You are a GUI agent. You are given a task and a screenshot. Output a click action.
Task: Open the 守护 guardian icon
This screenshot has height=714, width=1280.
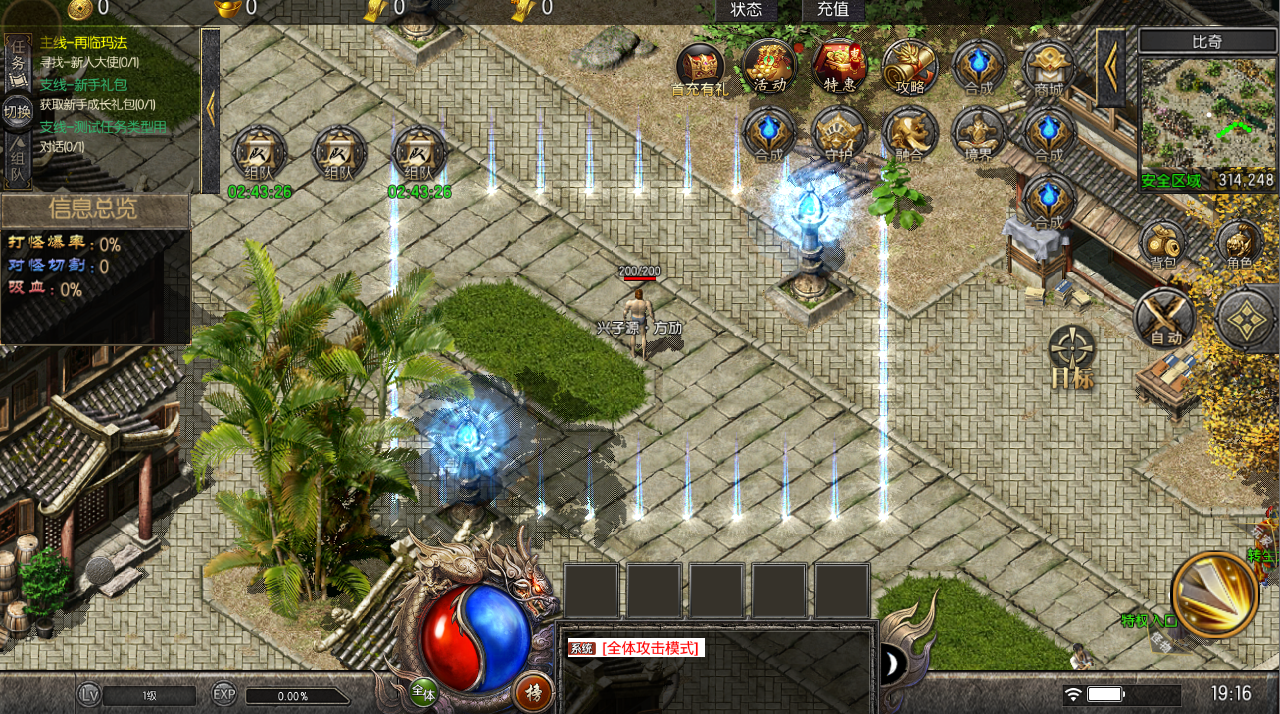point(839,133)
